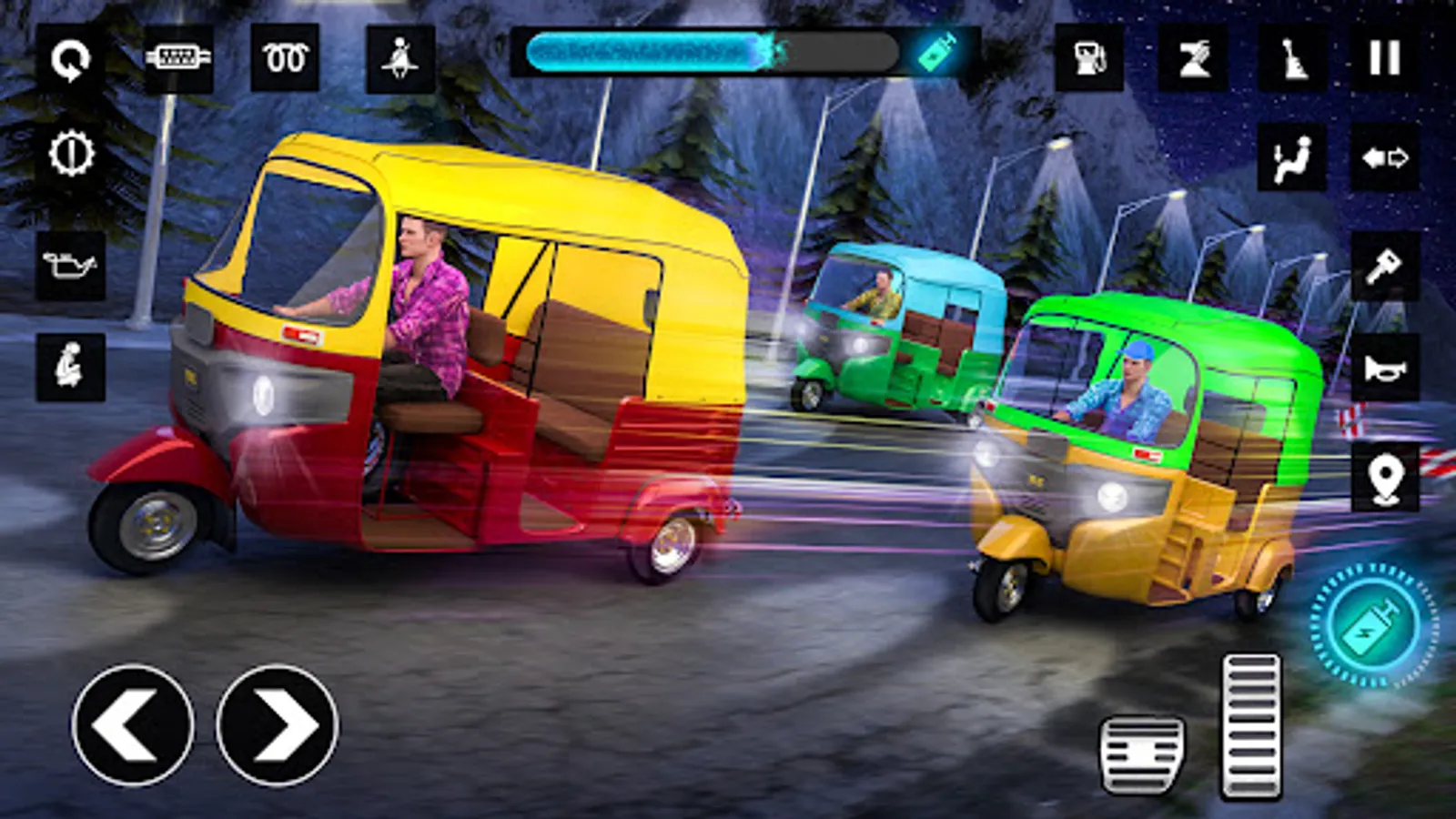Image resolution: width=1456 pixels, height=819 pixels.
Task: Pause the game
Action: tap(1384, 58)
